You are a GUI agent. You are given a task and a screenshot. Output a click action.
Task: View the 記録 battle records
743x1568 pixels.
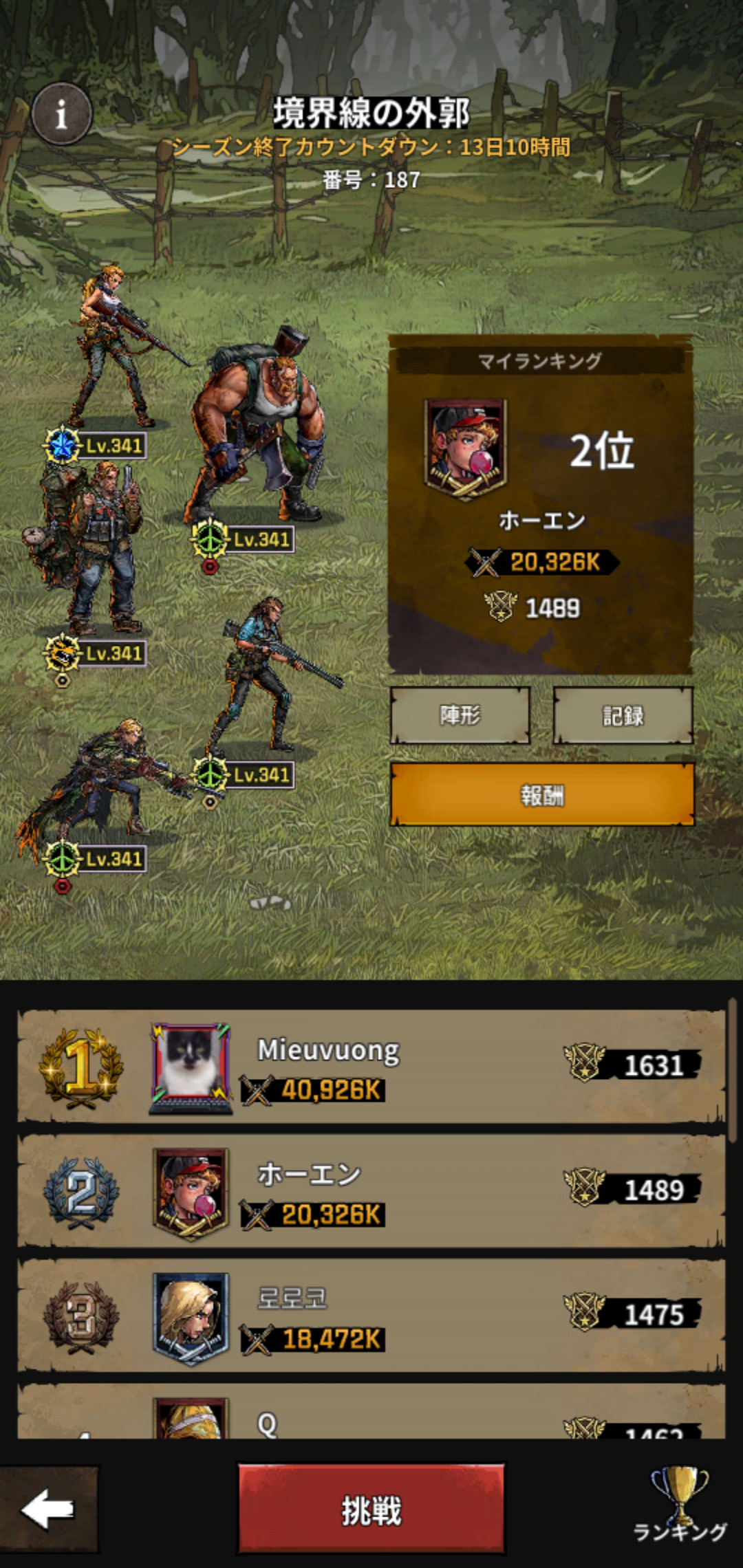tap(623, 715)
